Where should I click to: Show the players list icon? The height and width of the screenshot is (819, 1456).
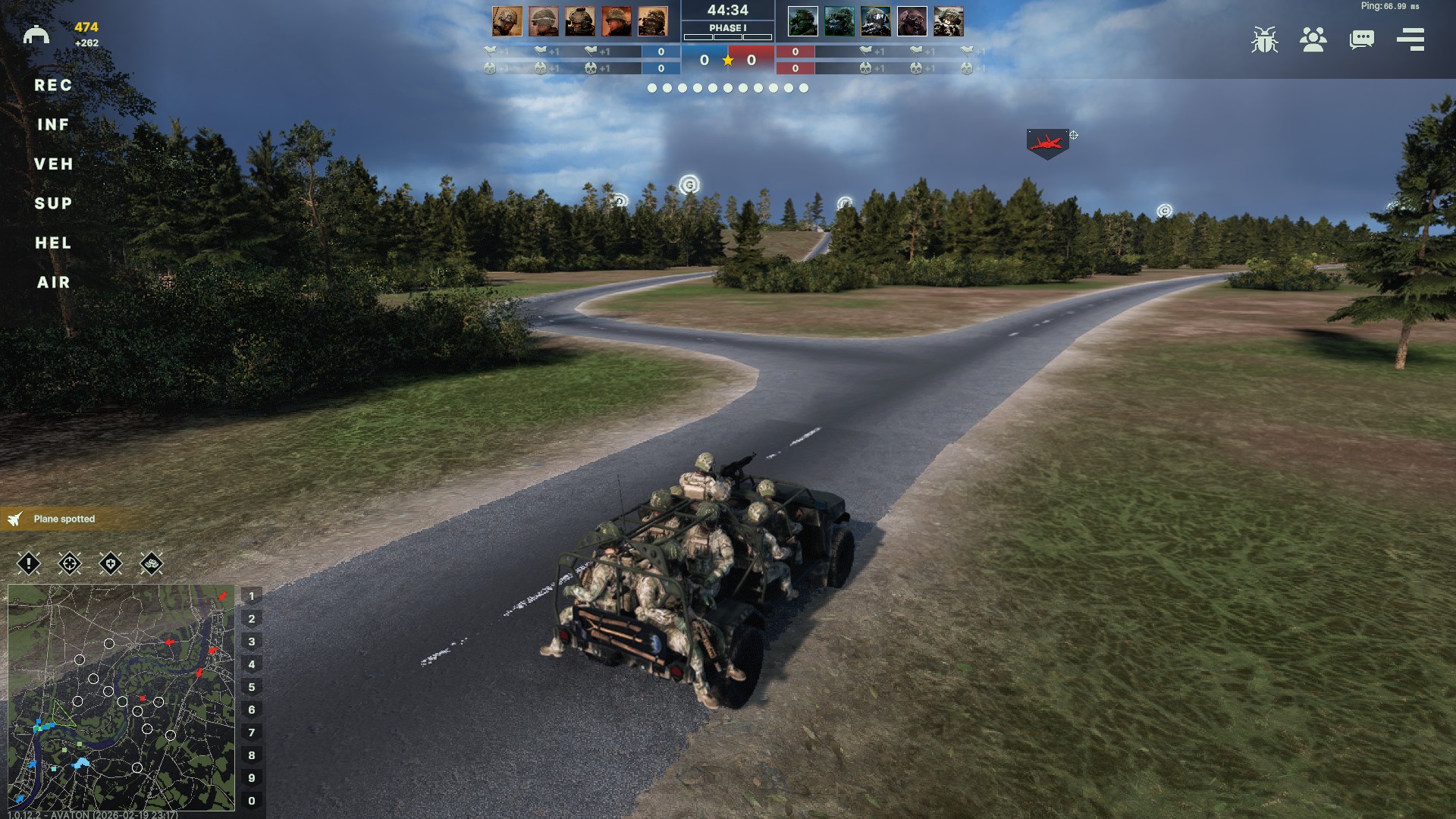[1313, 39]
